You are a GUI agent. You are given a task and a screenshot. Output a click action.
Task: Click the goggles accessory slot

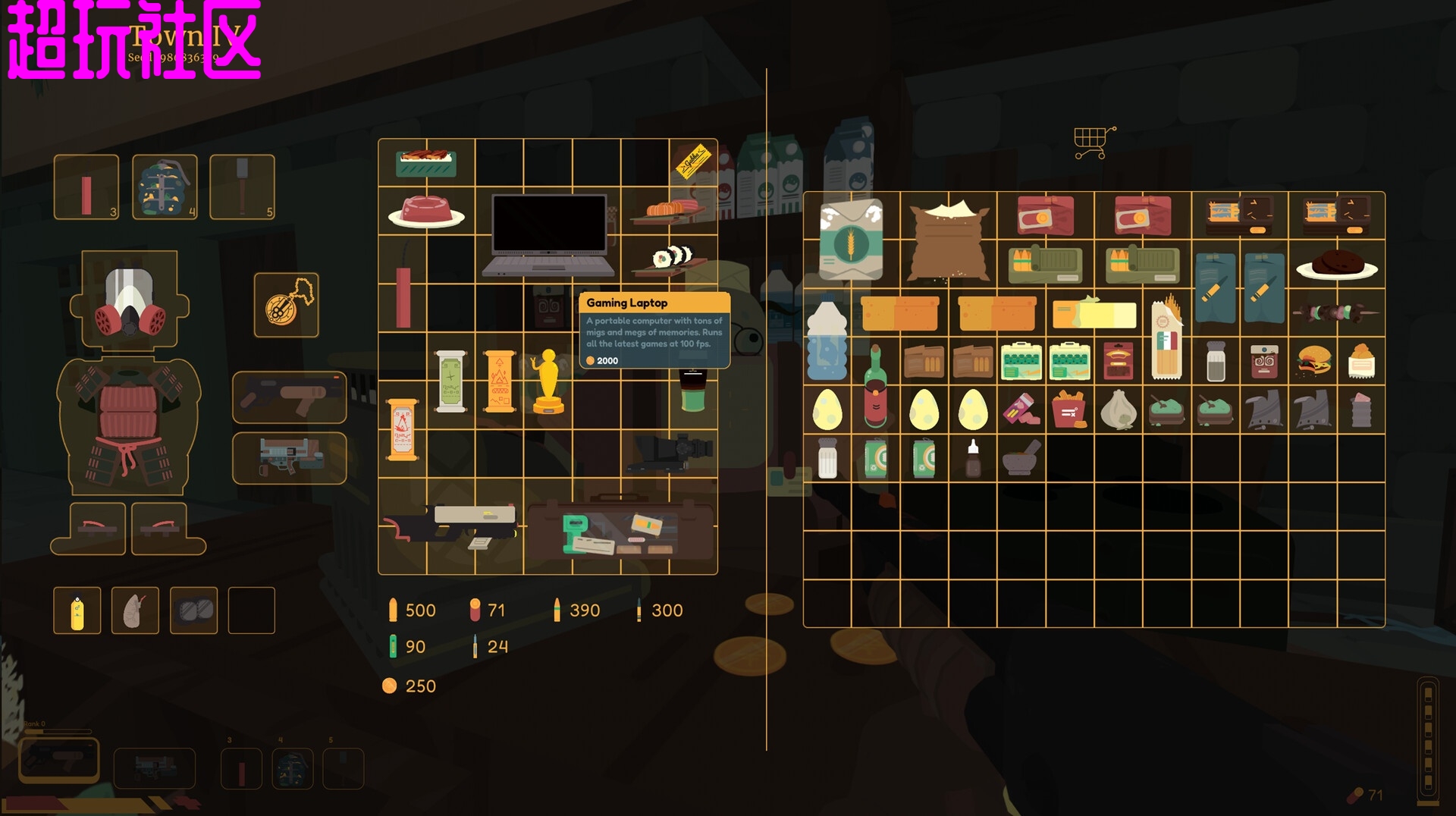(194, 610)
